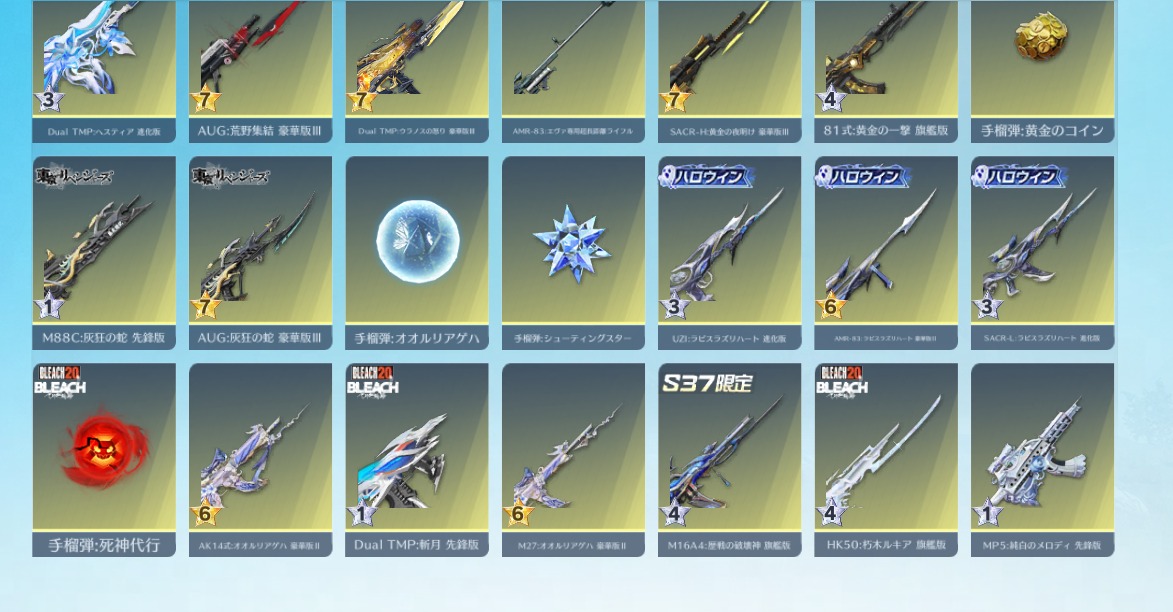
Task: Select the 手榴弾:オオルリアゲハ butterfly orb grenade
Action: coord(417,250)
